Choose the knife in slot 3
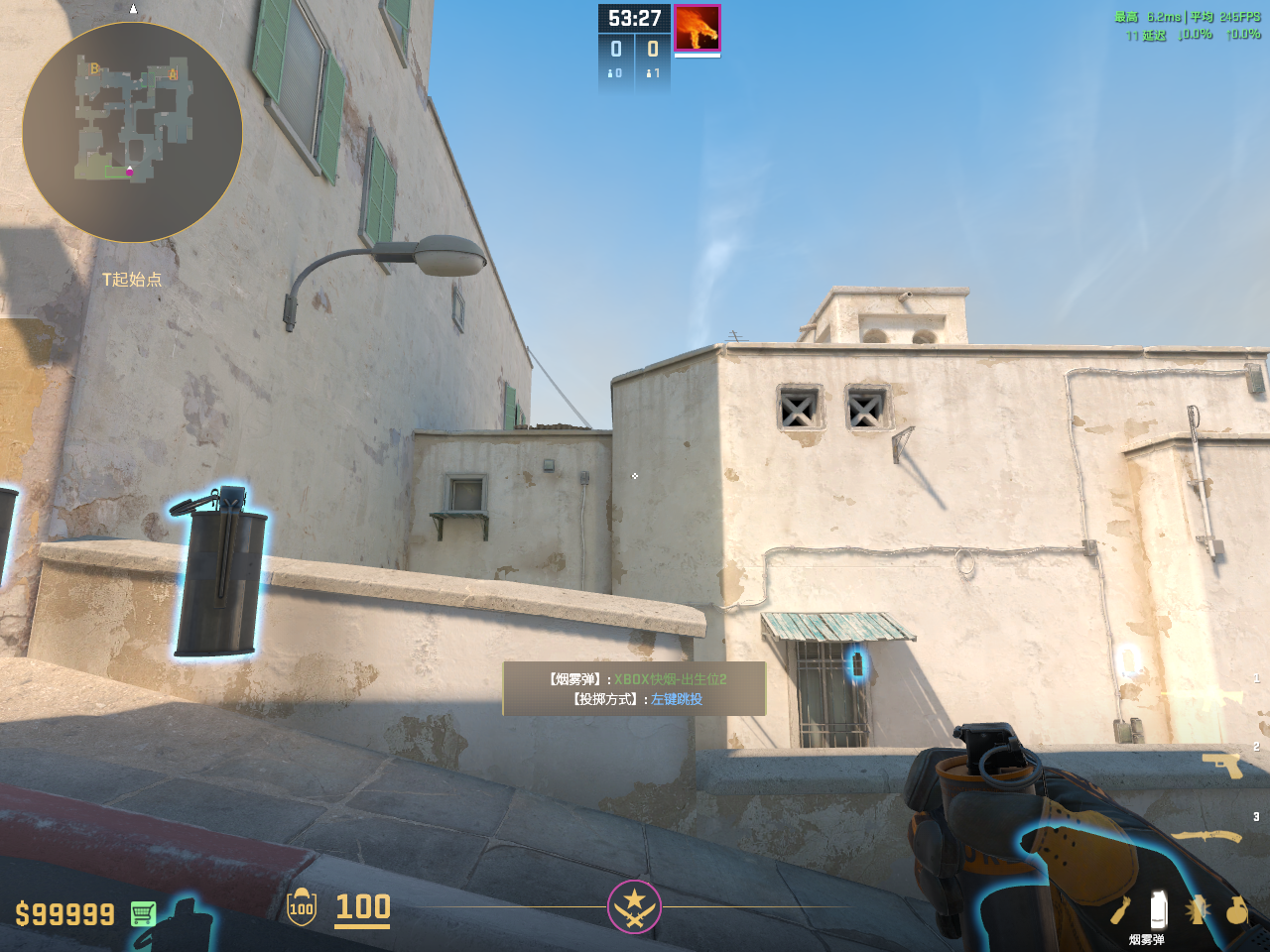Image resolution: width=1270 pixels, height=952 pixels. [x=1207, y=837]
